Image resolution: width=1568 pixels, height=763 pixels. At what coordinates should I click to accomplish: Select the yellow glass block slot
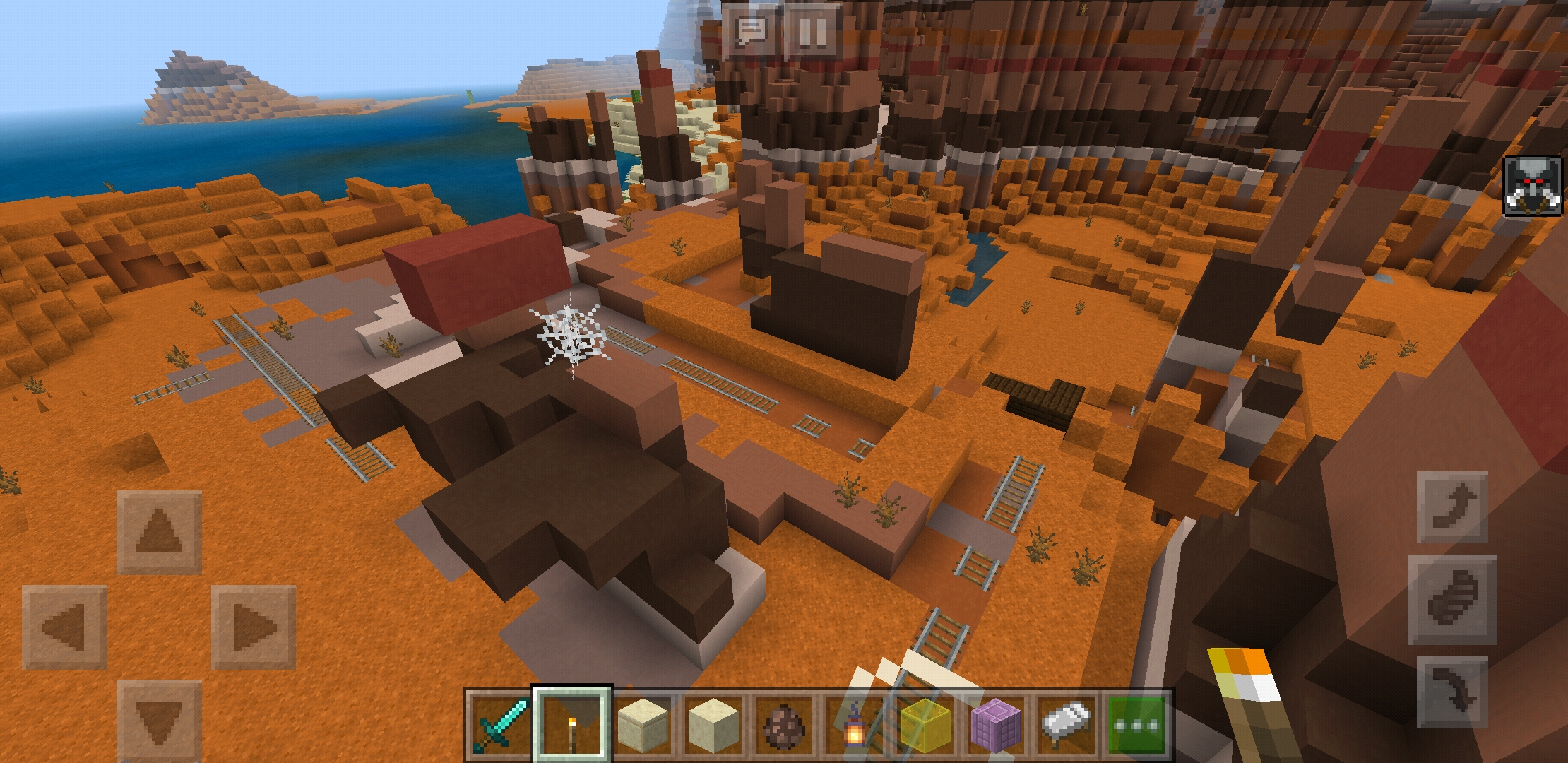pos(925,722)
